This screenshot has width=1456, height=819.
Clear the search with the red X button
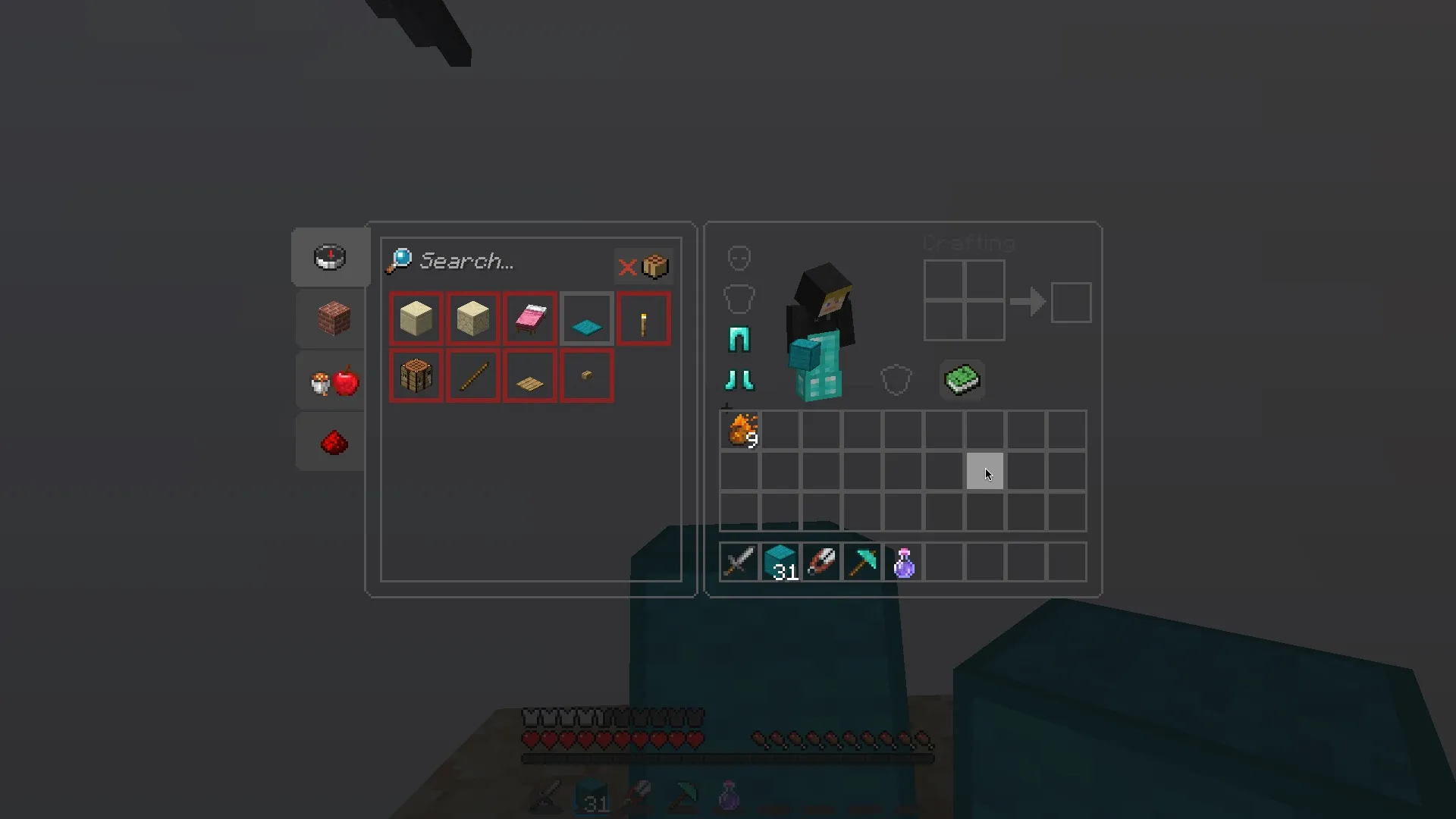click(x=628, y=265)
